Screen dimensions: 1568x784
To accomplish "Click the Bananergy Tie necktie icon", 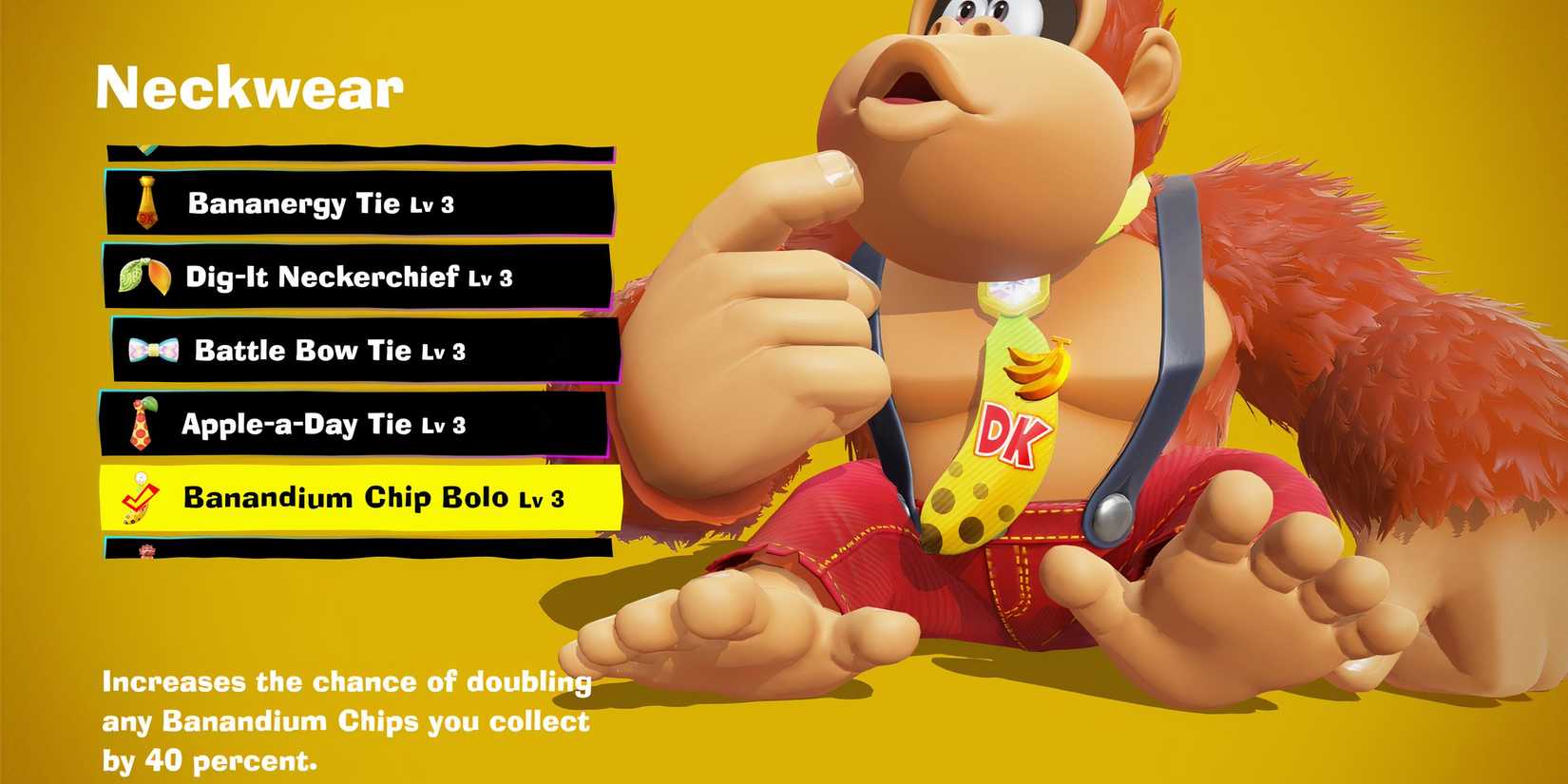I will pos(147,202).
